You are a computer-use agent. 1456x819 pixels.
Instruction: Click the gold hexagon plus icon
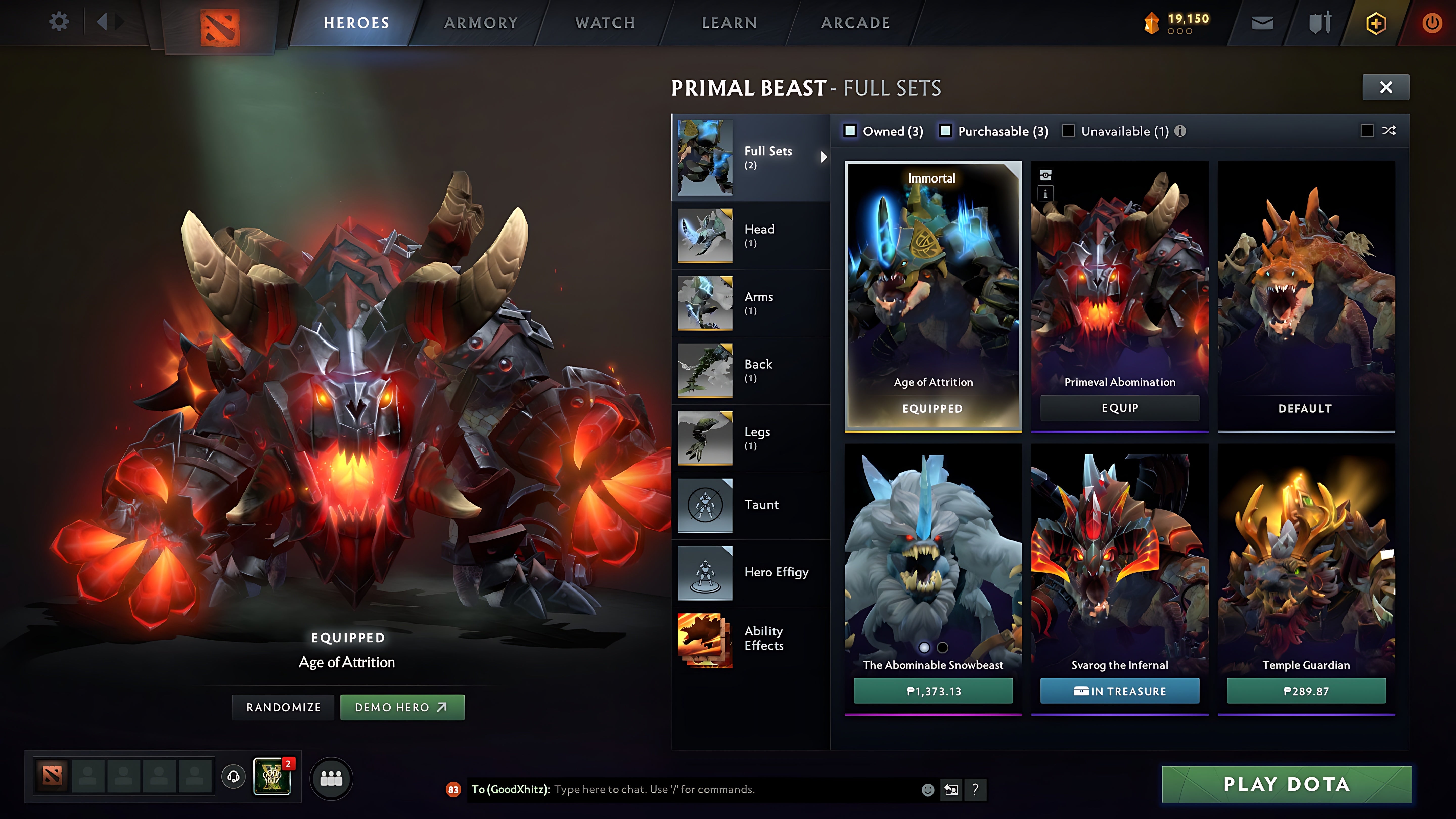[x=1376, y=22]
